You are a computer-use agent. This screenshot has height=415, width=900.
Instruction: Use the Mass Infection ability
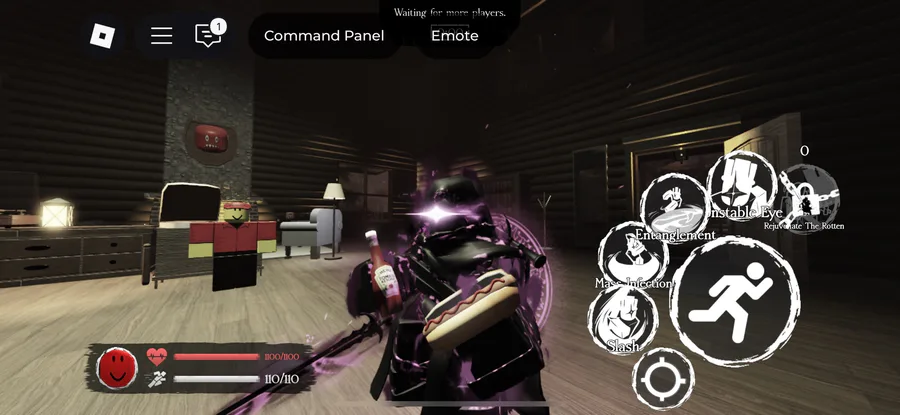tap(632, 258)
